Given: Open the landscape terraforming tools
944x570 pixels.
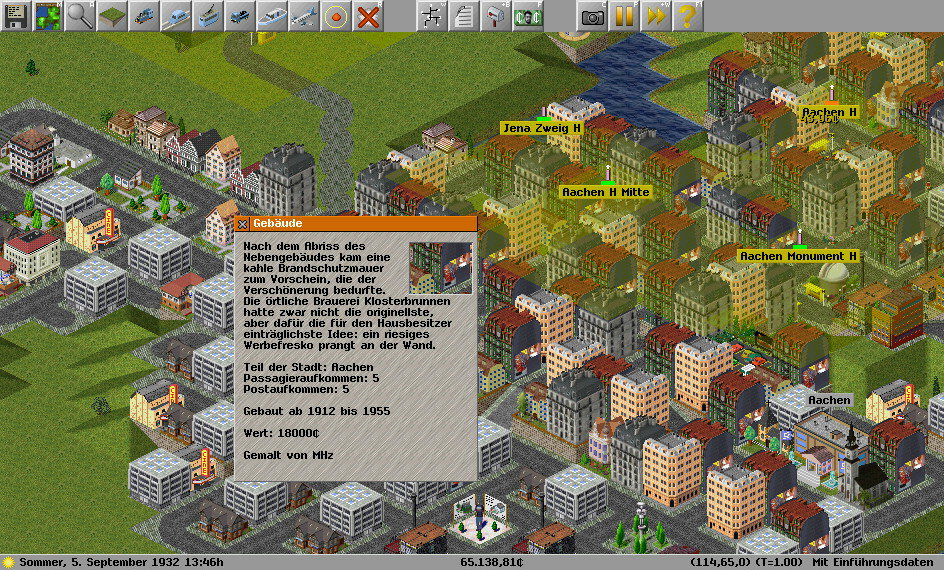Looking at the screenshot, I should (x=112, y=15).
